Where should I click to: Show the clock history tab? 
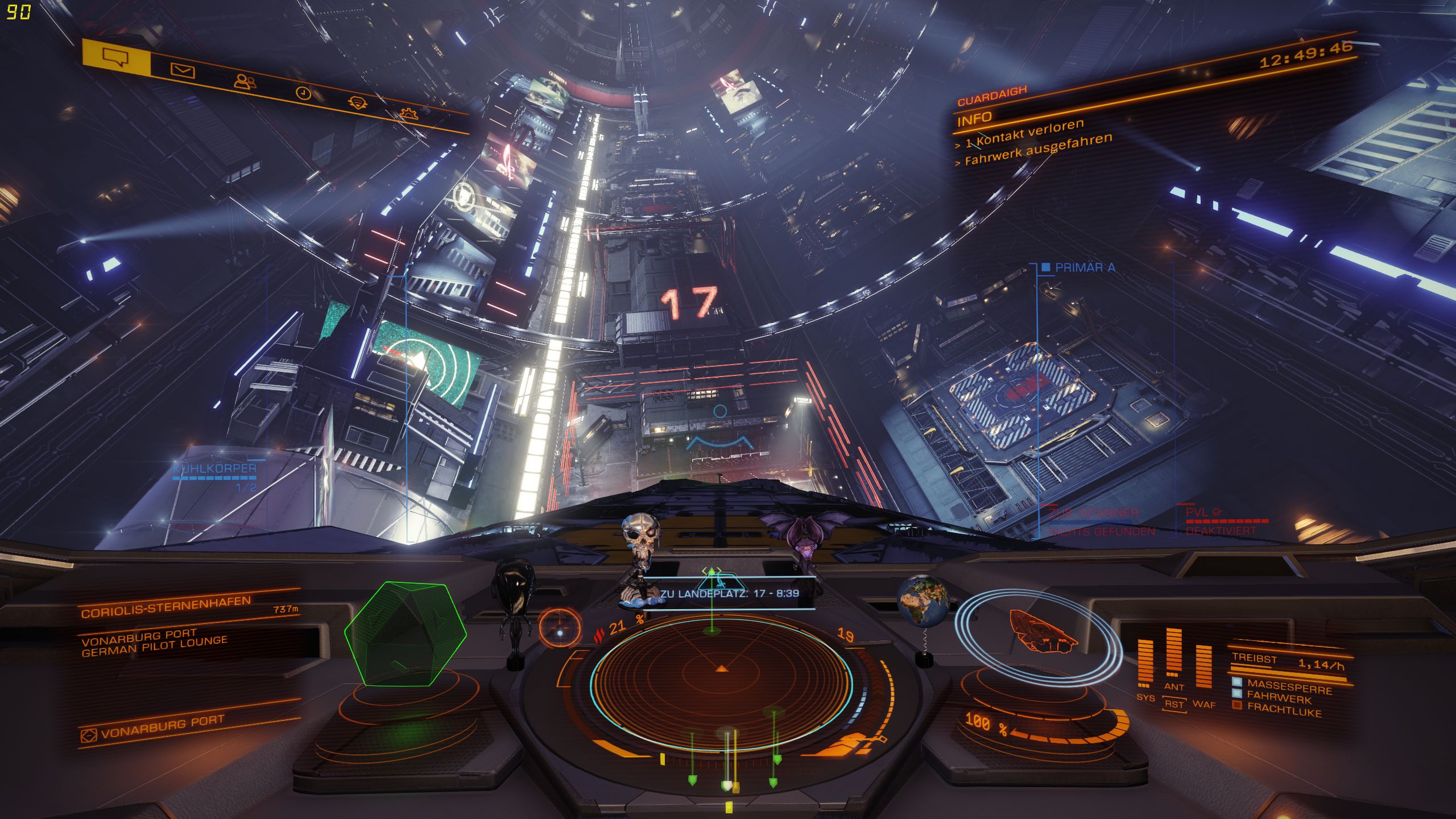coord(304,93)
